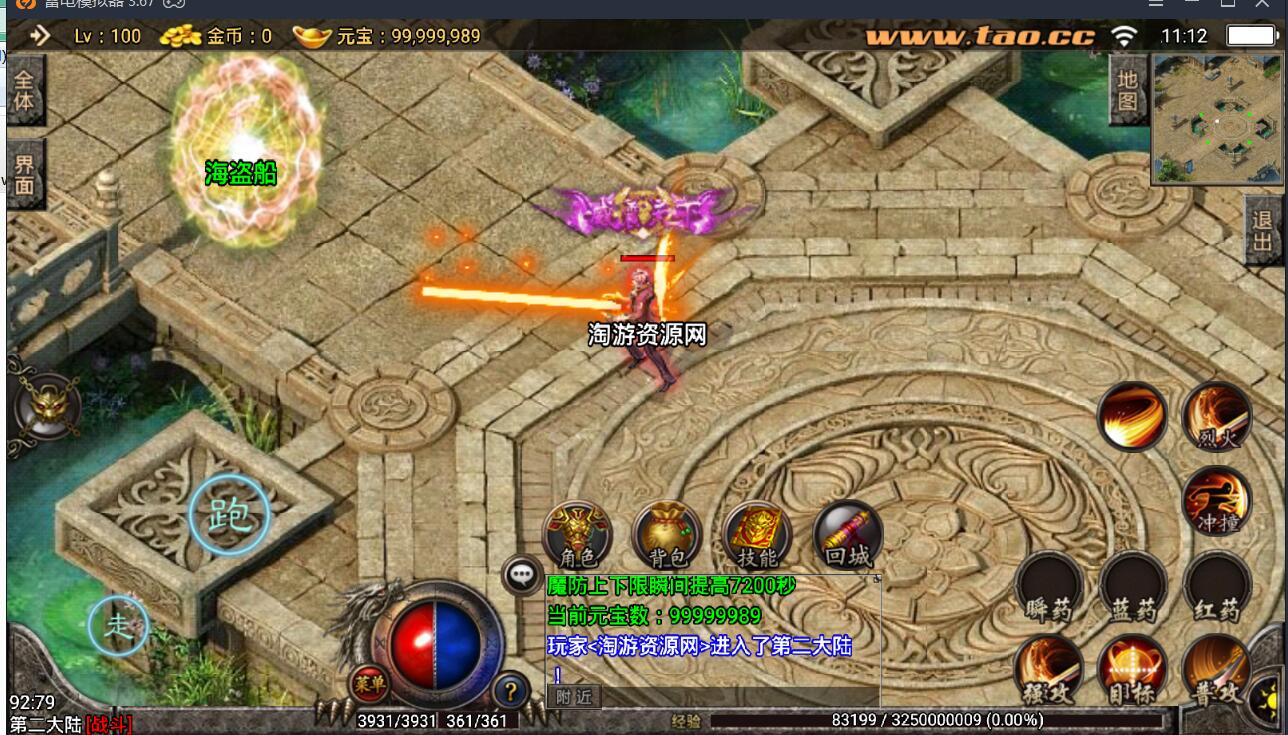The height and width of the screenshot is (735, 1288).
Task: Switch to 走 walk mode
Action: point(119,626)
